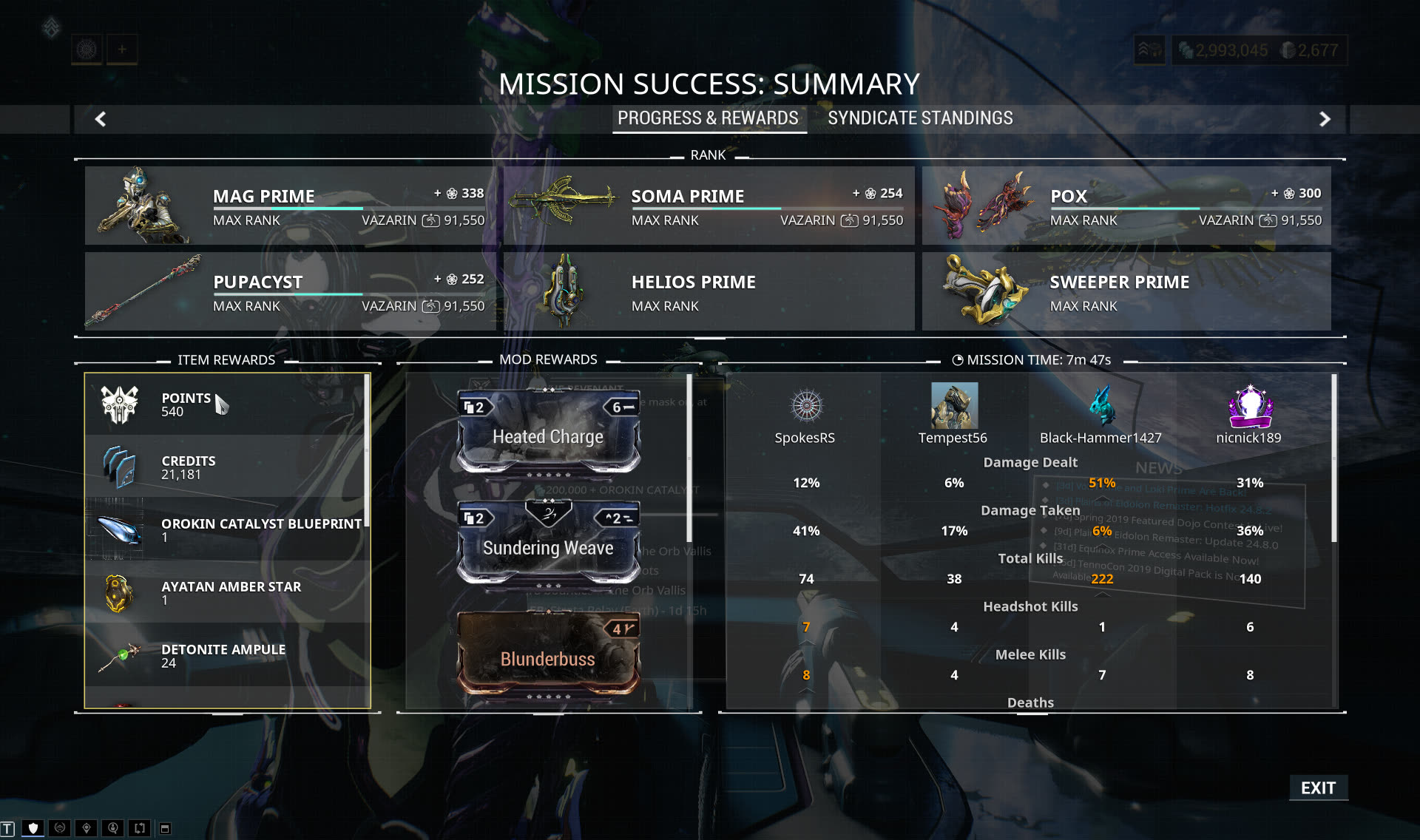Switch to the Syndicate Standings tab
The image size is (1420, 840).
[920, 118]
